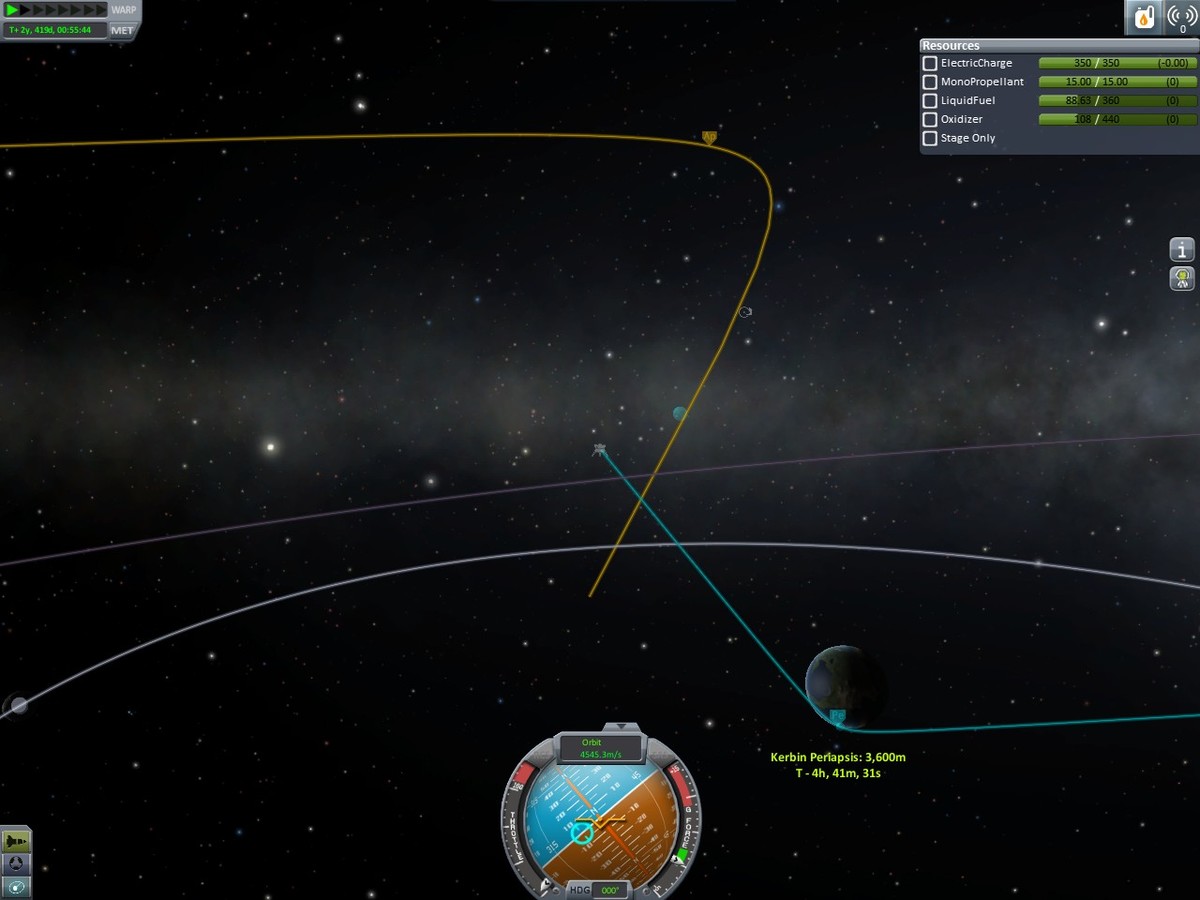1200x900 pixels.
Task: Open the orbit info "i" panel
Action: point(1182,249)
